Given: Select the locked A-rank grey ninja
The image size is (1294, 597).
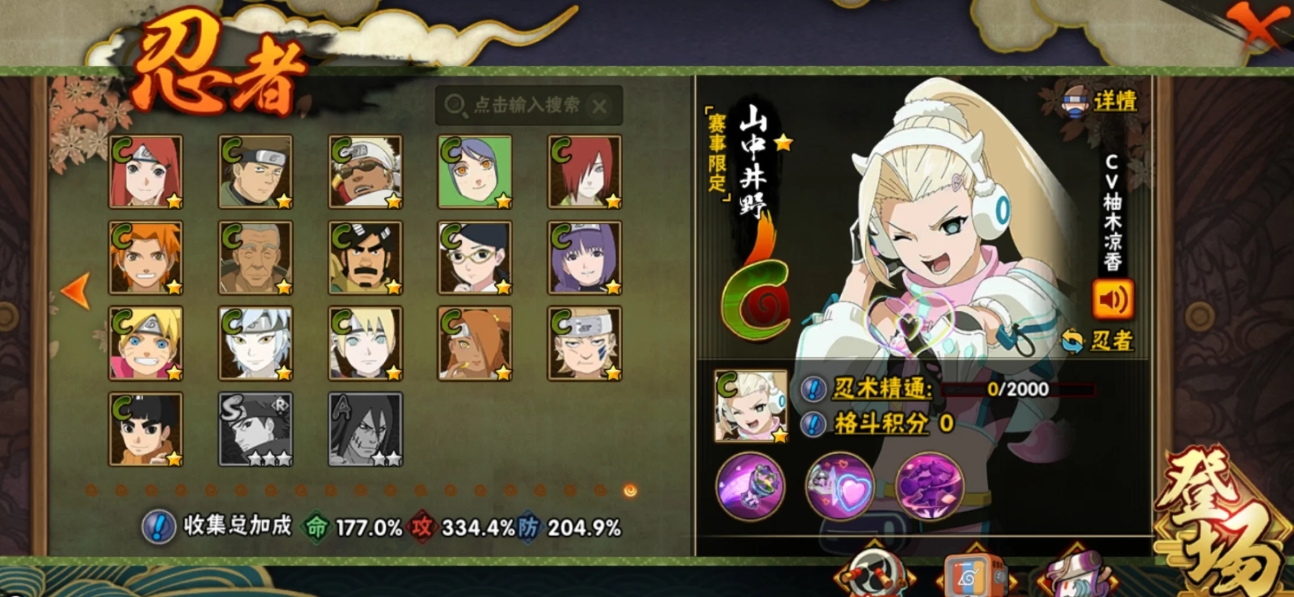Looking at the screenshot, I should click(365, 429).
